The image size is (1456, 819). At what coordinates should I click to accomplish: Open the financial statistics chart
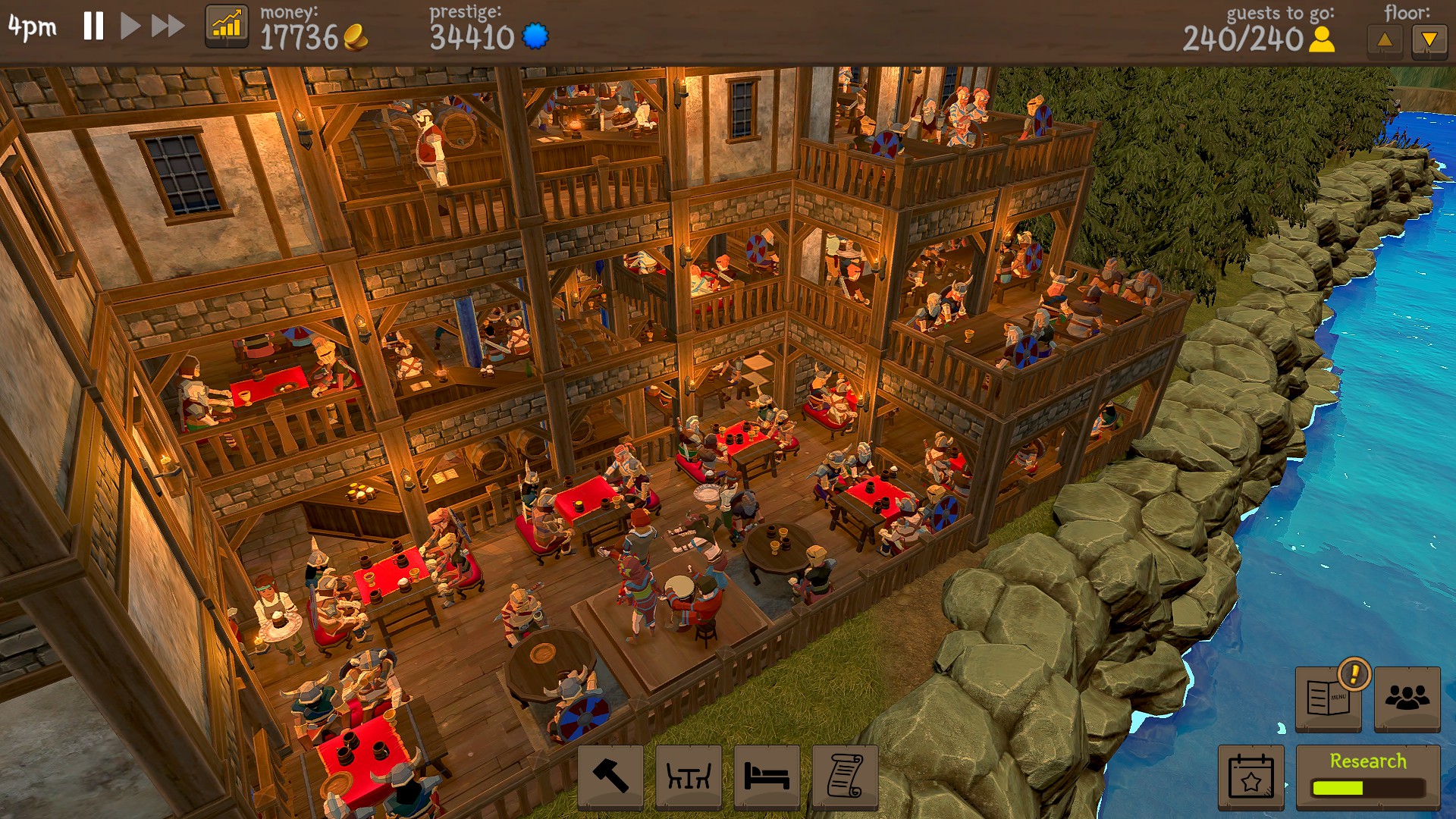point(227,27)
